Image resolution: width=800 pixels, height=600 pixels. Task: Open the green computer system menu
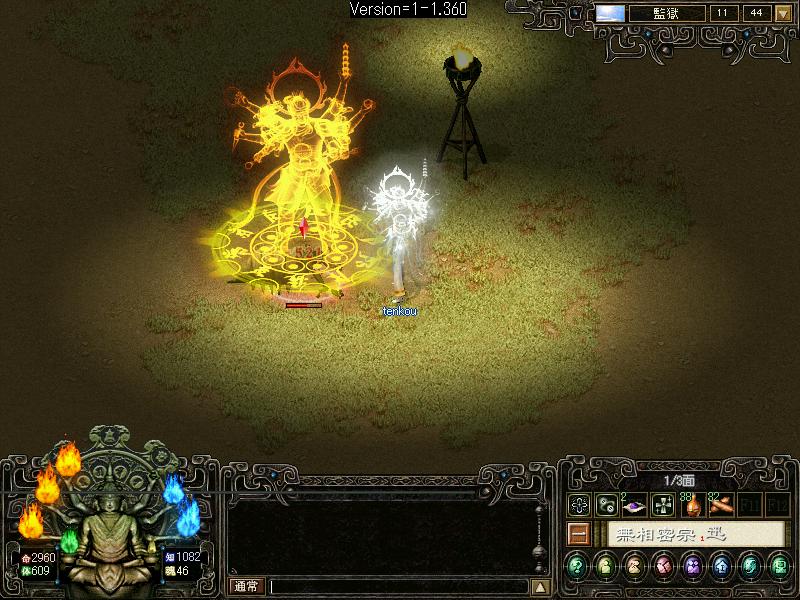click(x=779, y=566)
